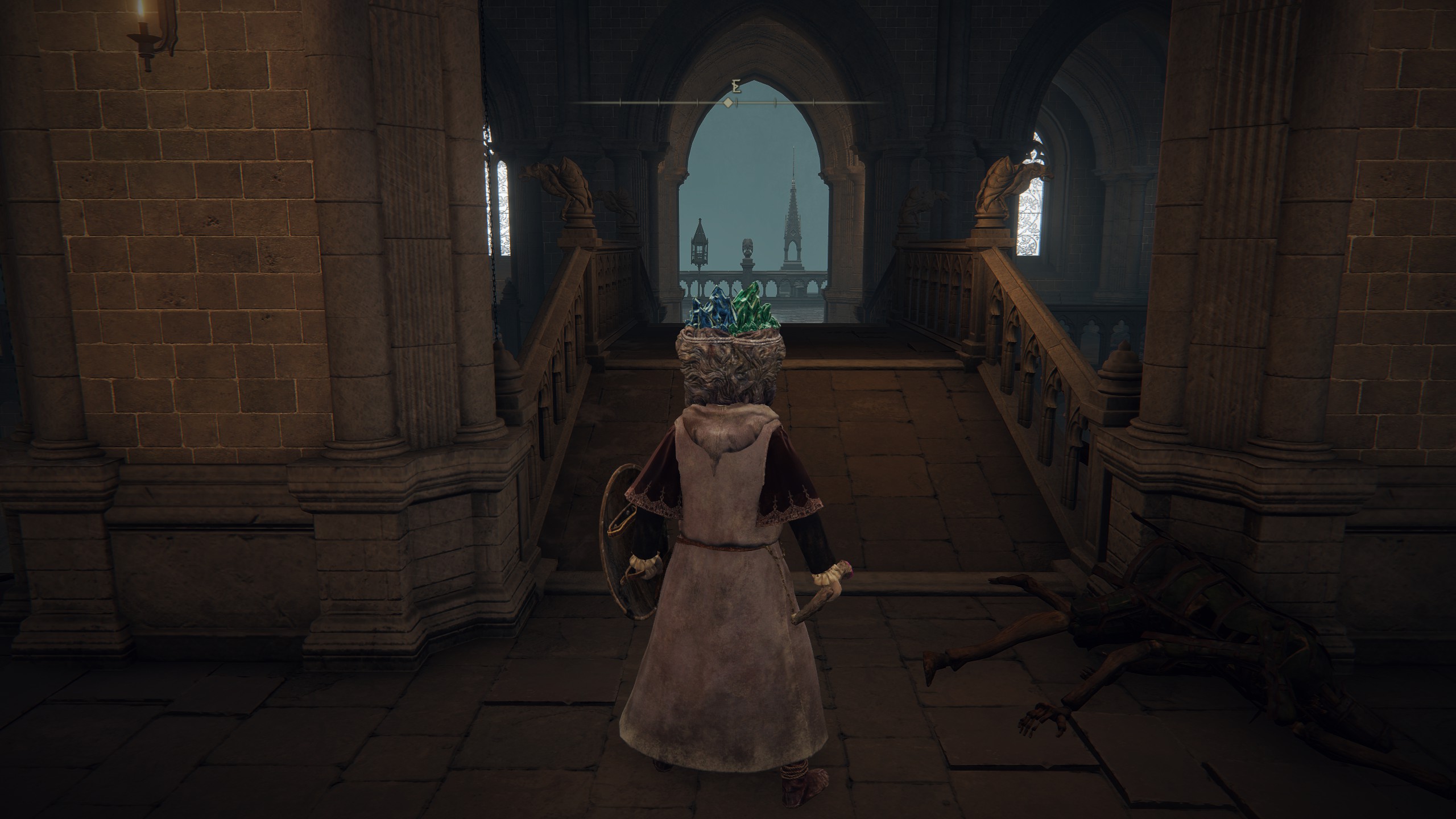The width and height of the screenshot is (1456, 819).
Task: Select the diamond marker on the compass
Action: (x=727, y=103)
